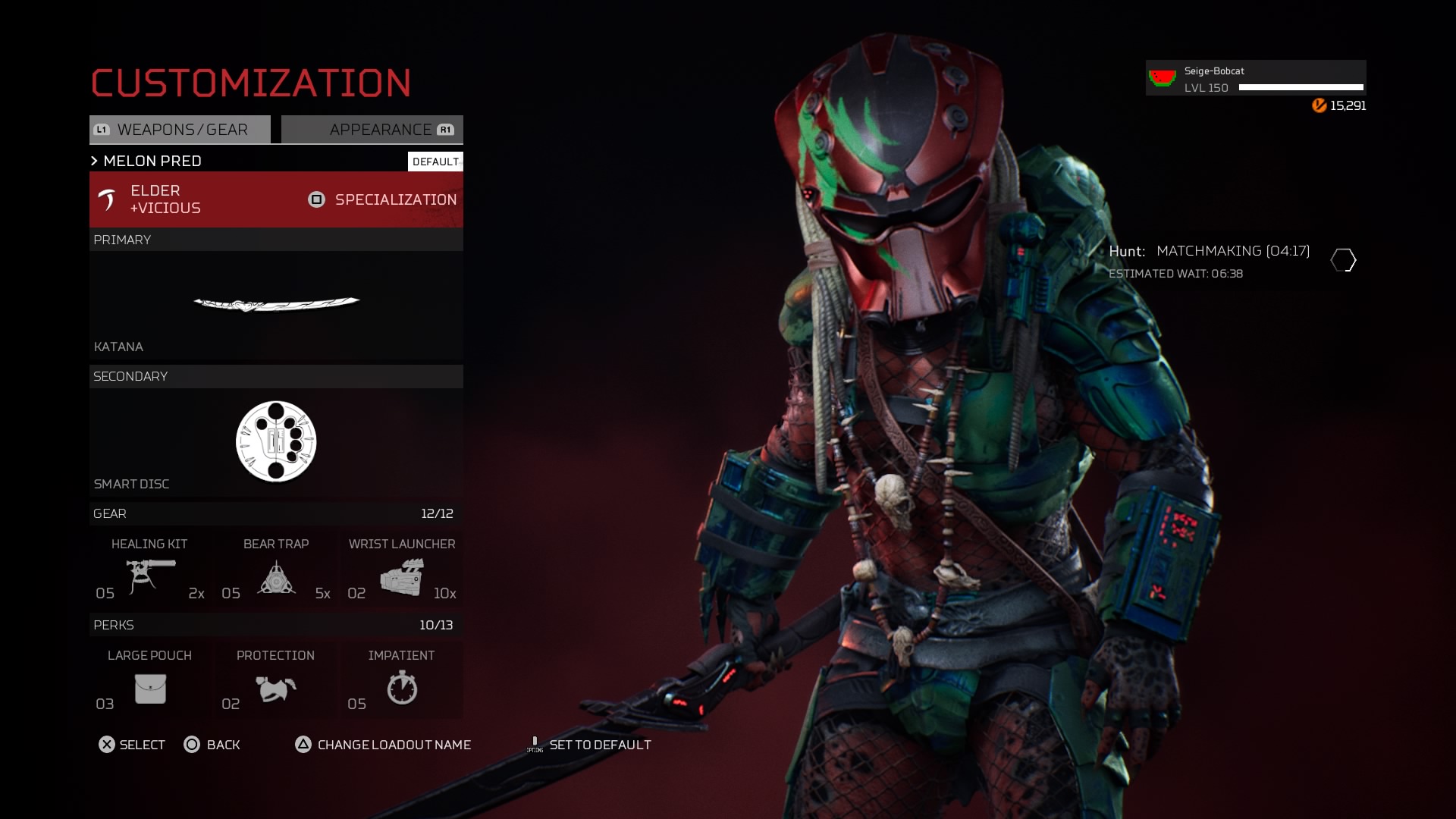
Task: Choose Set to Default
Action: 590,745
